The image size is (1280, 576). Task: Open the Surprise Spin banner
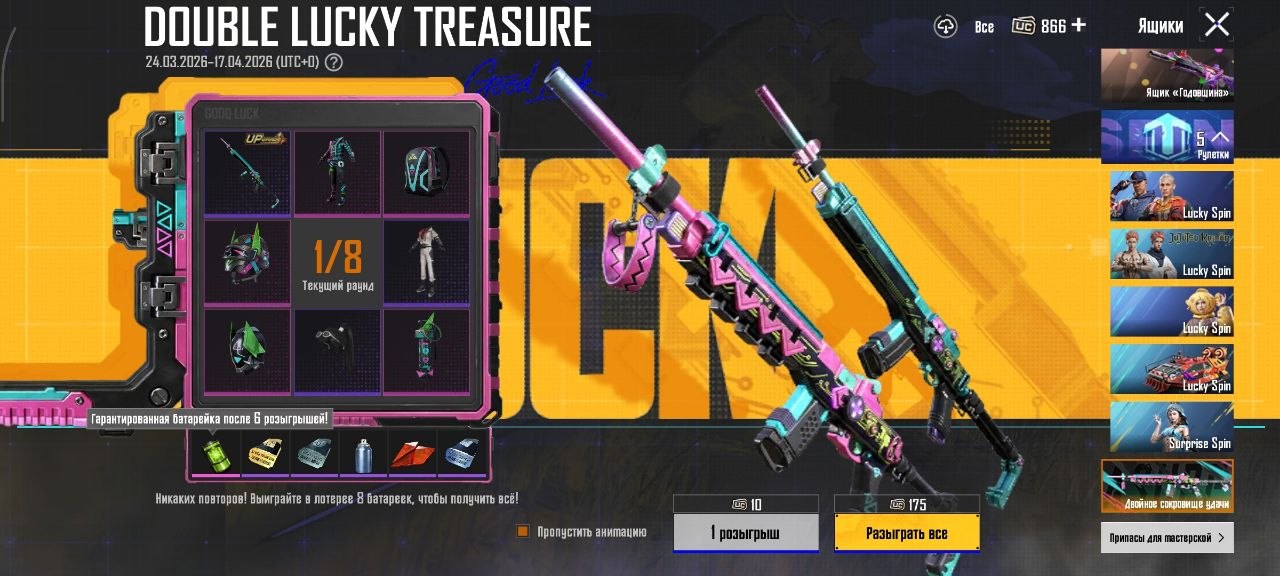coord(1171,427)
